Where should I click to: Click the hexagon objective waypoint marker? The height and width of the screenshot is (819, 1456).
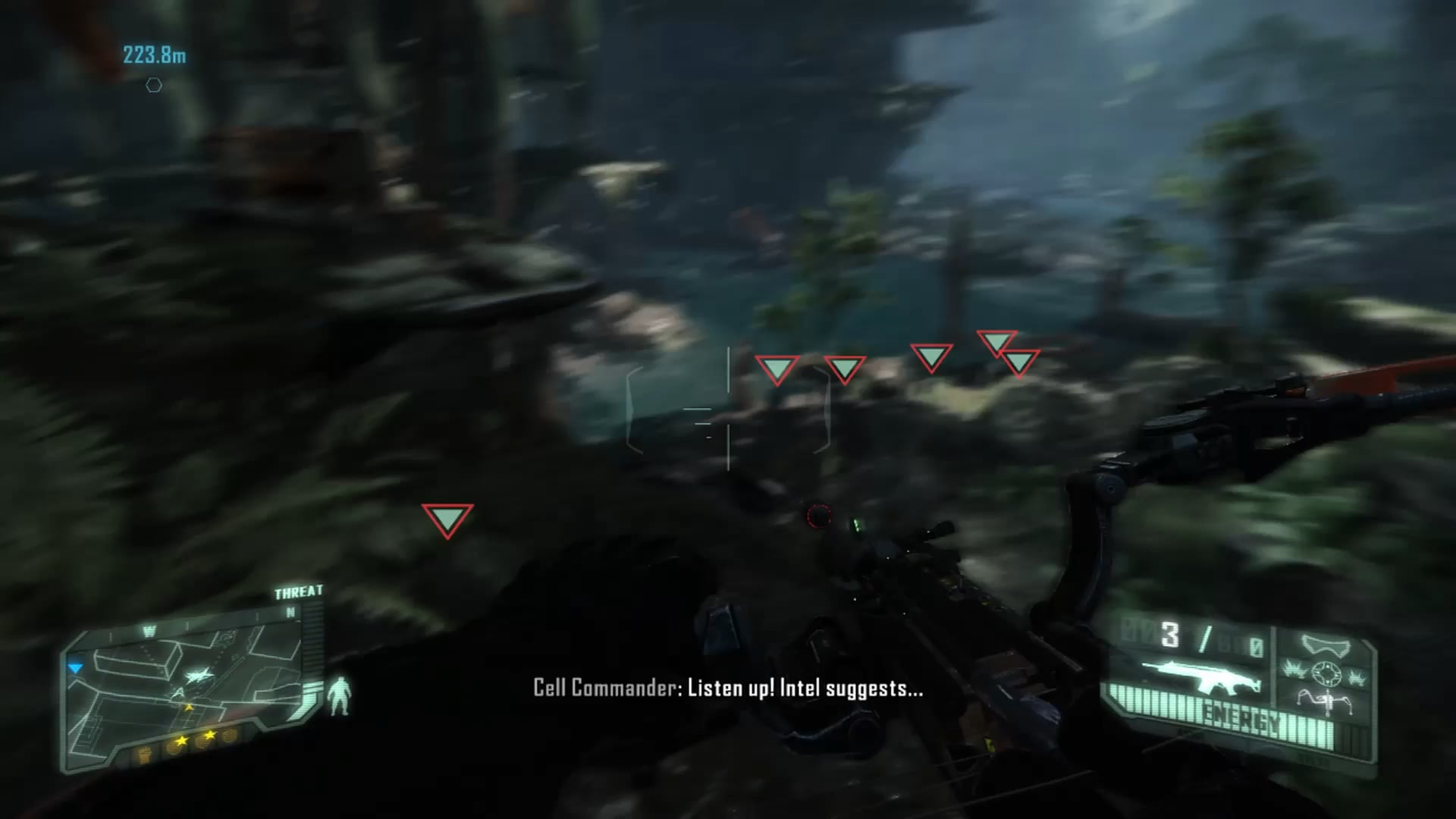point(154,86)
